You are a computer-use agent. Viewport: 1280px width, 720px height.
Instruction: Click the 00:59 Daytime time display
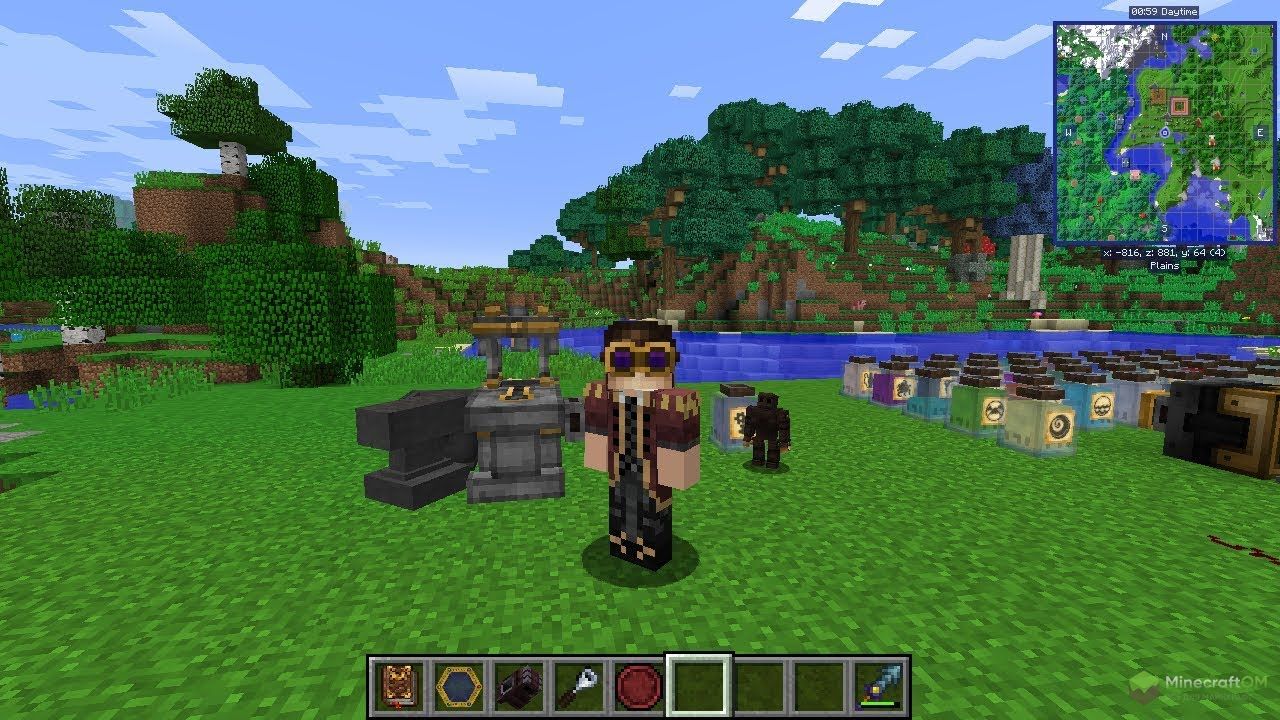point(1164,11)
